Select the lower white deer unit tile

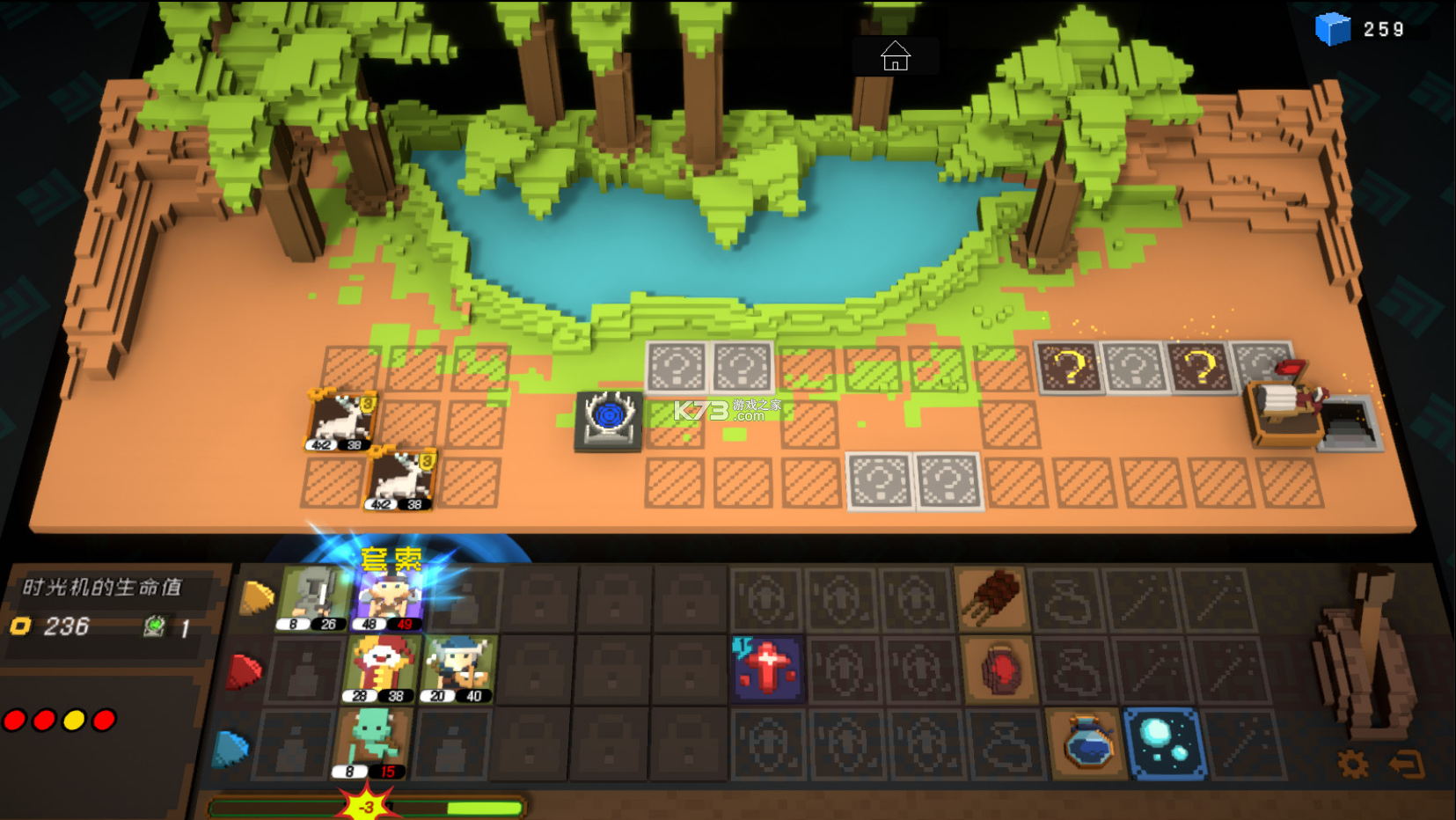(401, 479)
